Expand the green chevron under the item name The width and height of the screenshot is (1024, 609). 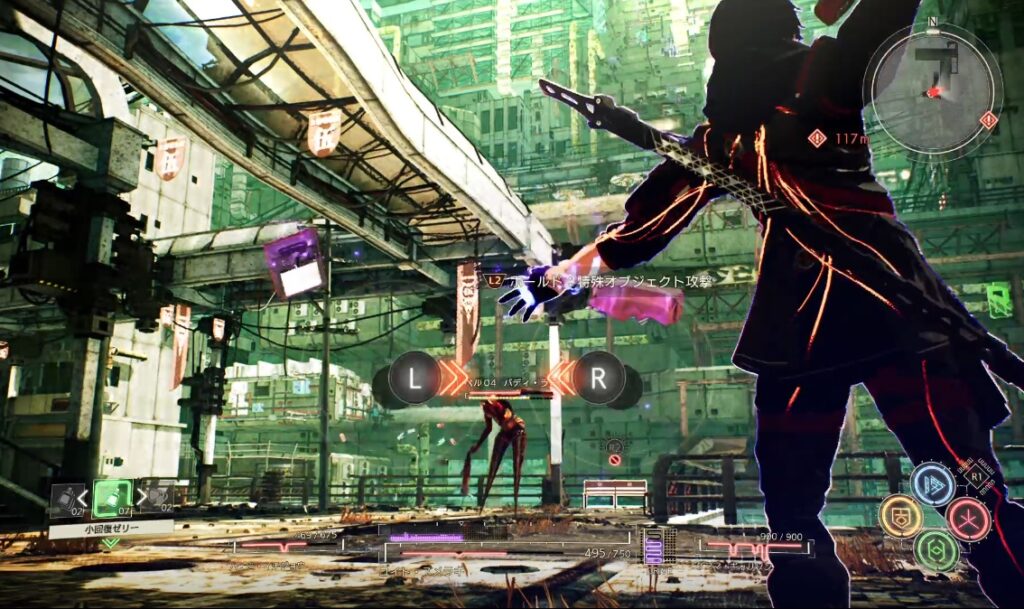point(110,543)
